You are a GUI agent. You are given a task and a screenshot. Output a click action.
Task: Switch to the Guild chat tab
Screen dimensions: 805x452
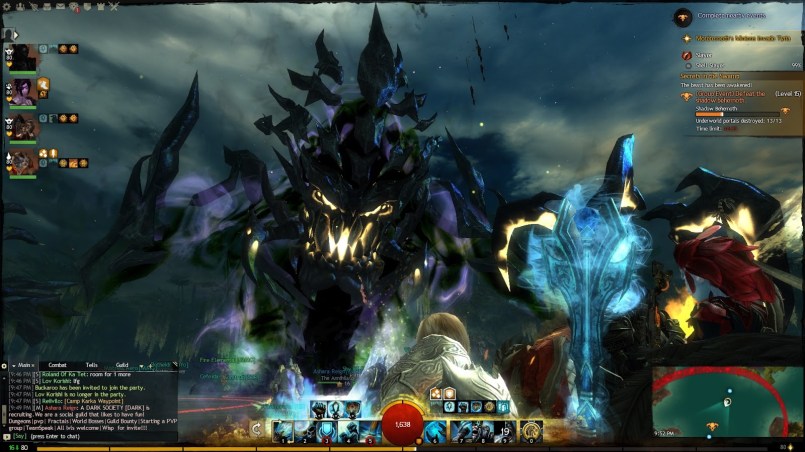click(x=122, y=365)
